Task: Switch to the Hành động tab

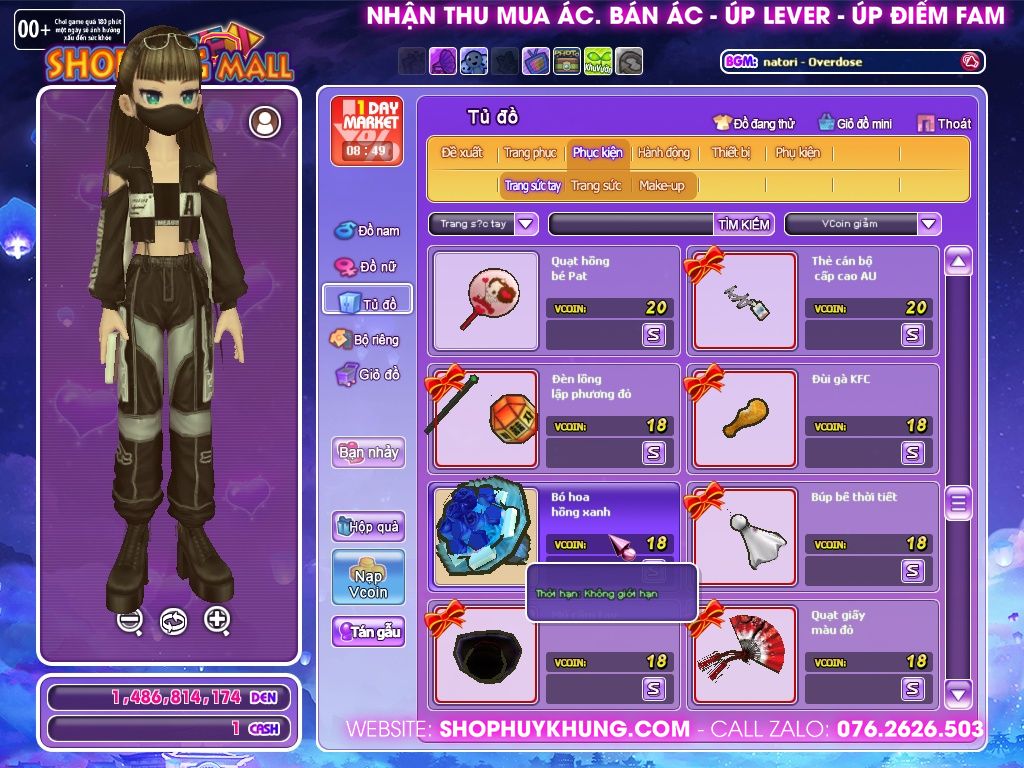Action: (663, 153)
